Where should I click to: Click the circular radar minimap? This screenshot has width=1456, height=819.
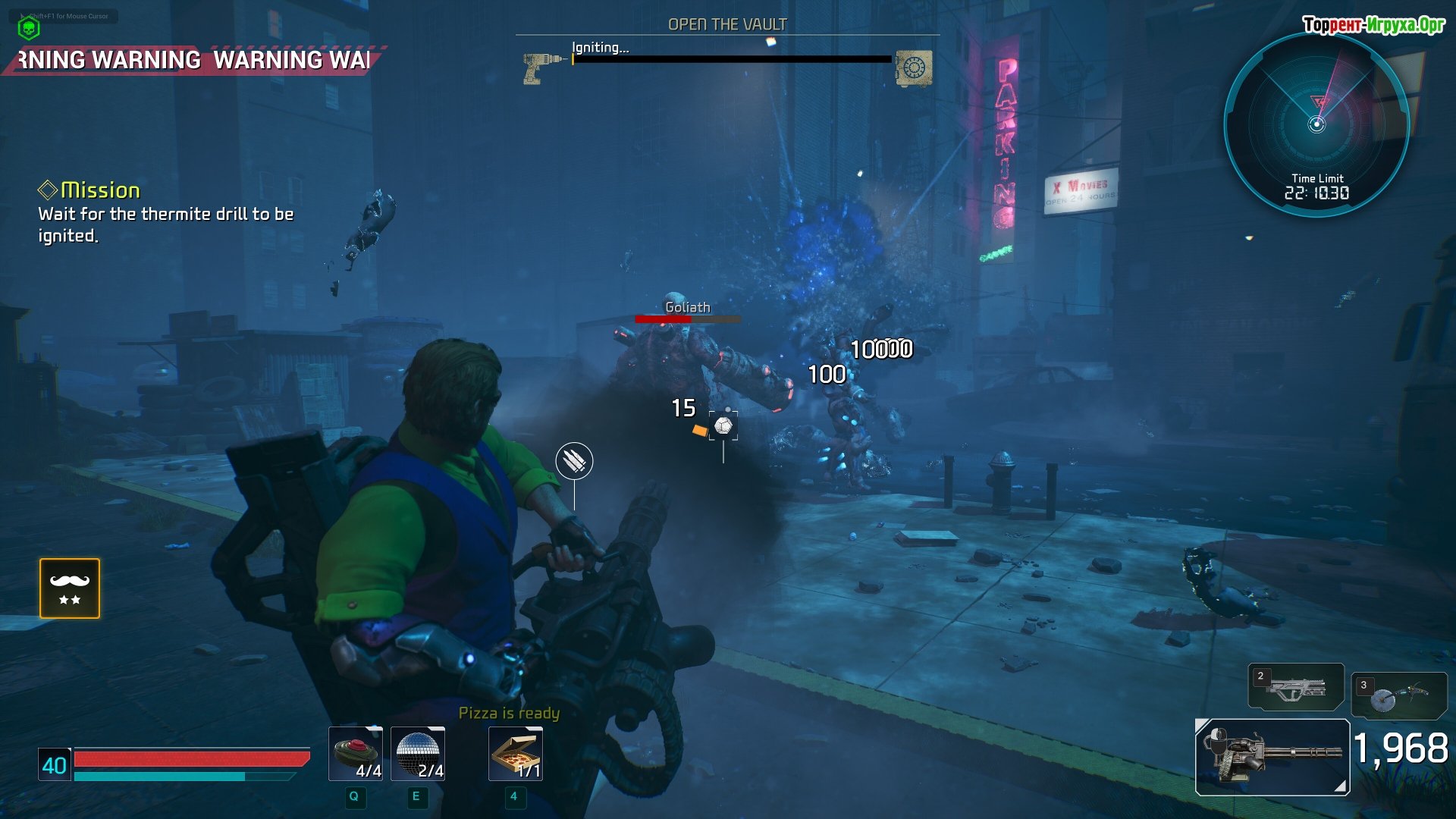point(1317,124)
